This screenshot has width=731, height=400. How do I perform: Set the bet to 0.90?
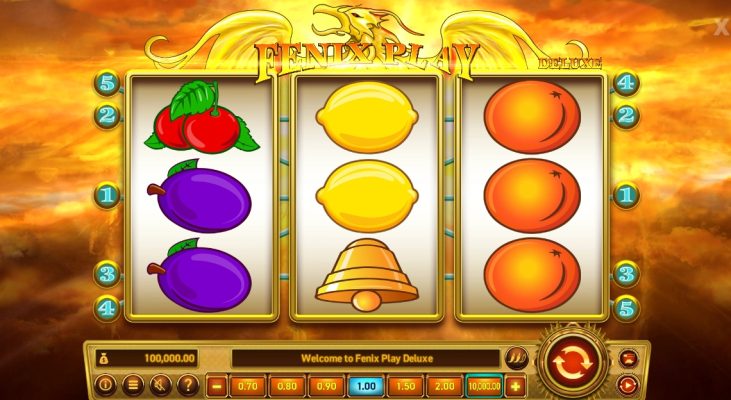click(326, 385)
